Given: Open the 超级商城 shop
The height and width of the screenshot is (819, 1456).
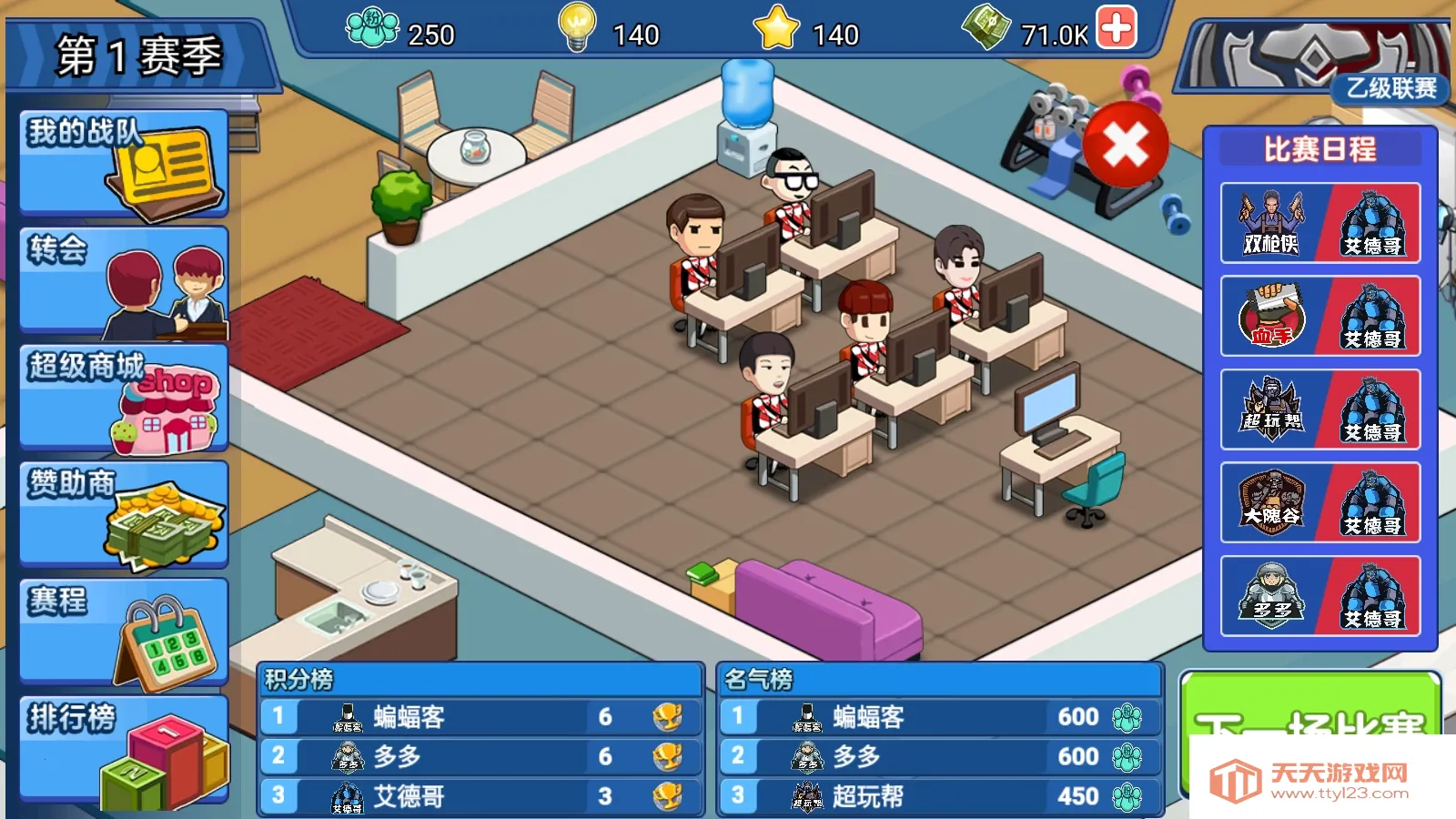Looking at the screenshot, I should point(124,398).
